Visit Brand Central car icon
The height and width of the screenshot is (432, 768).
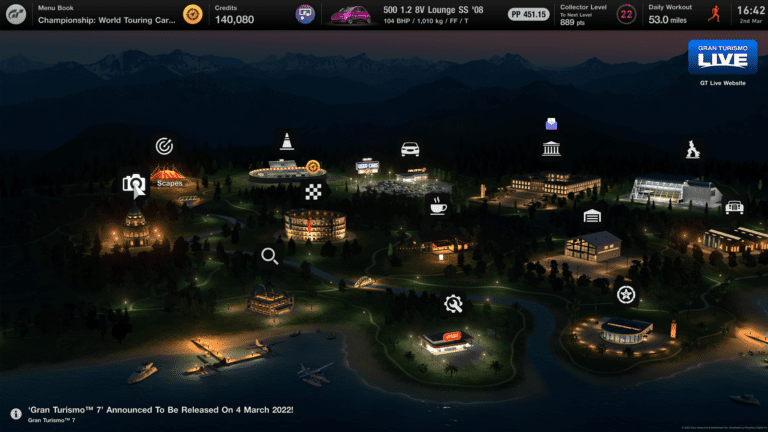[410, 149]
